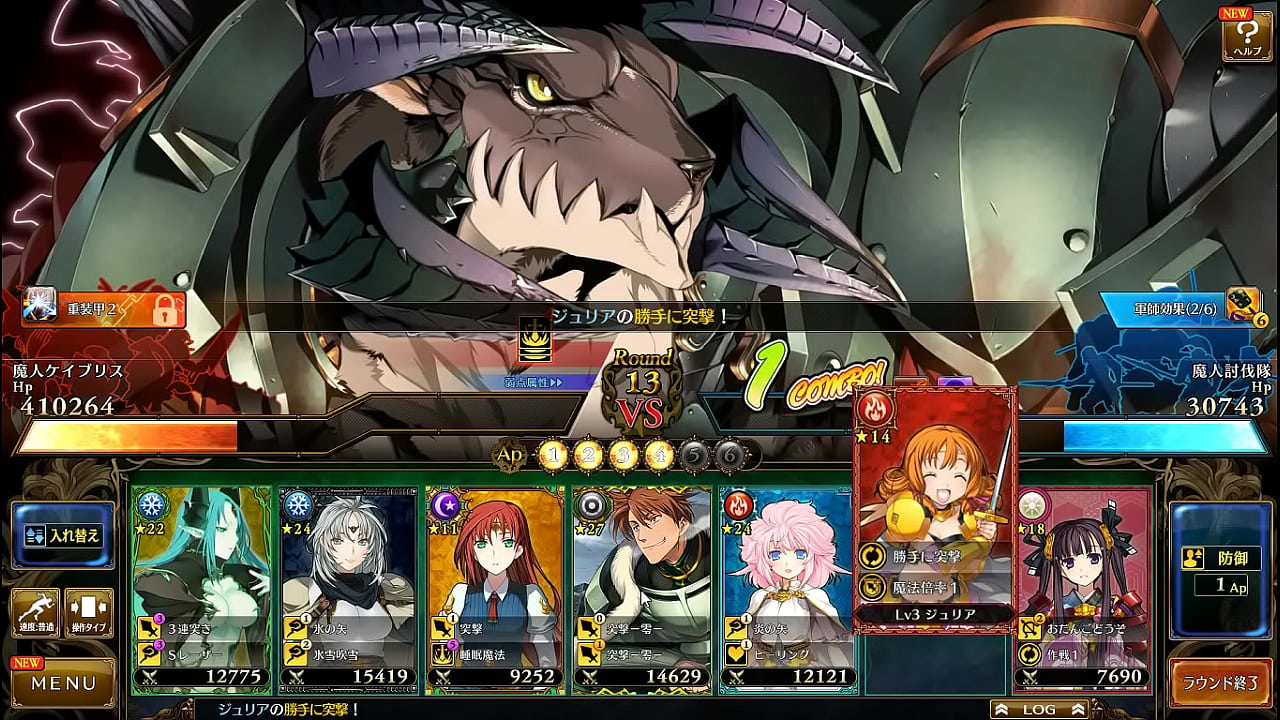Activate the 作戦1 strategy skill
1280x720 pixels.
[1082, 653]
